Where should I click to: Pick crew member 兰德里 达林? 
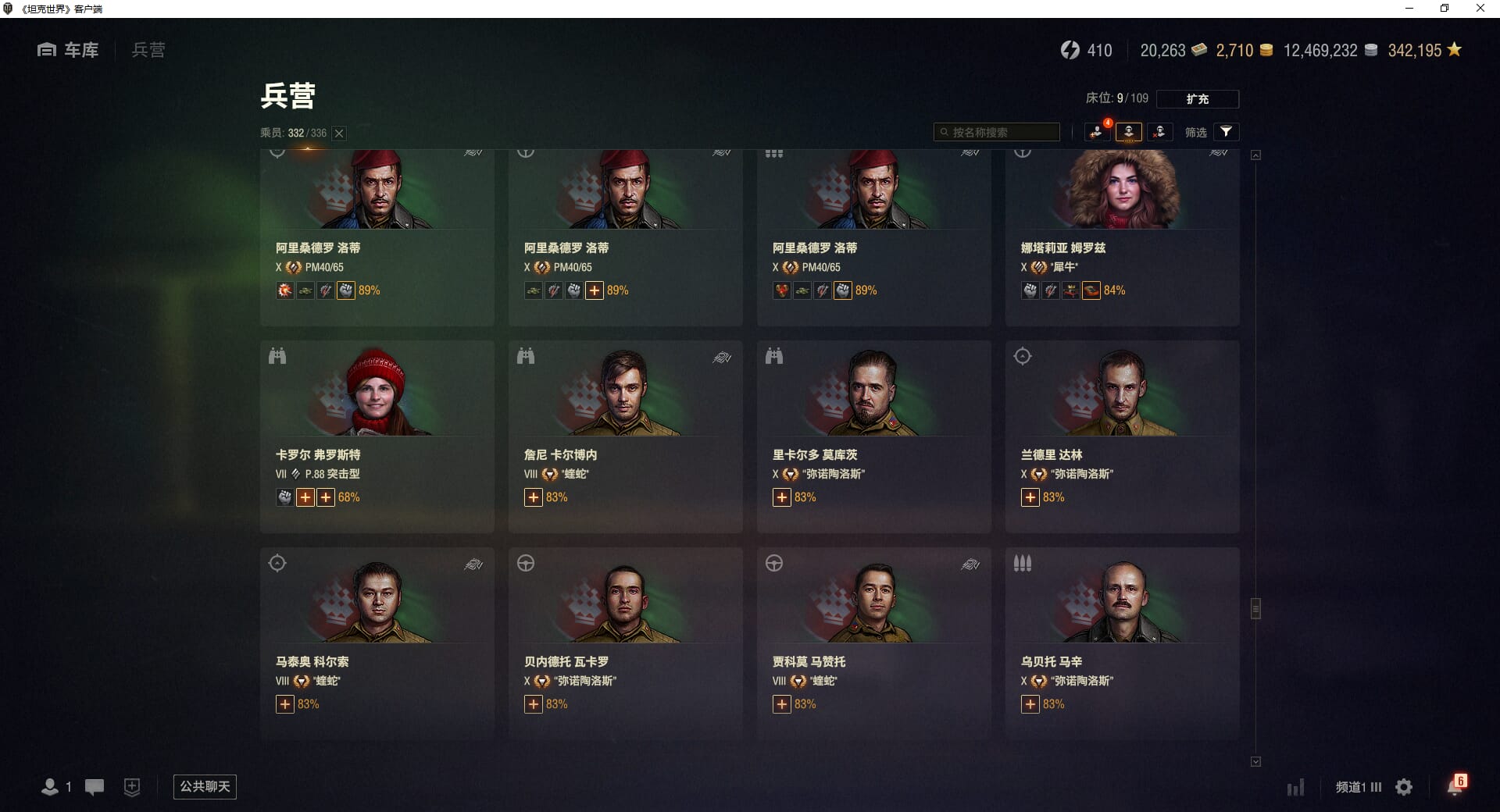pyautogui.click(x=1122, y=436)
